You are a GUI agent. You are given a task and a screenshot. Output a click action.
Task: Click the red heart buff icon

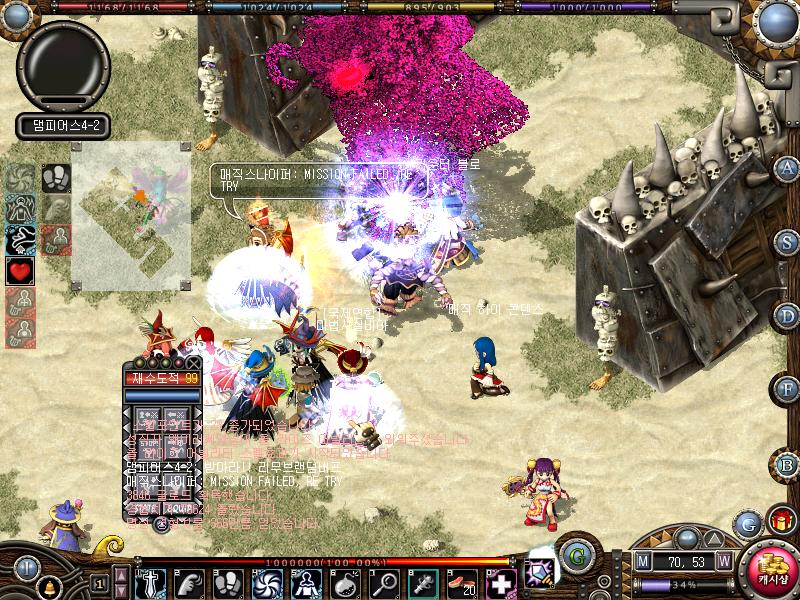pyautogui.click(x=20, y=270)
